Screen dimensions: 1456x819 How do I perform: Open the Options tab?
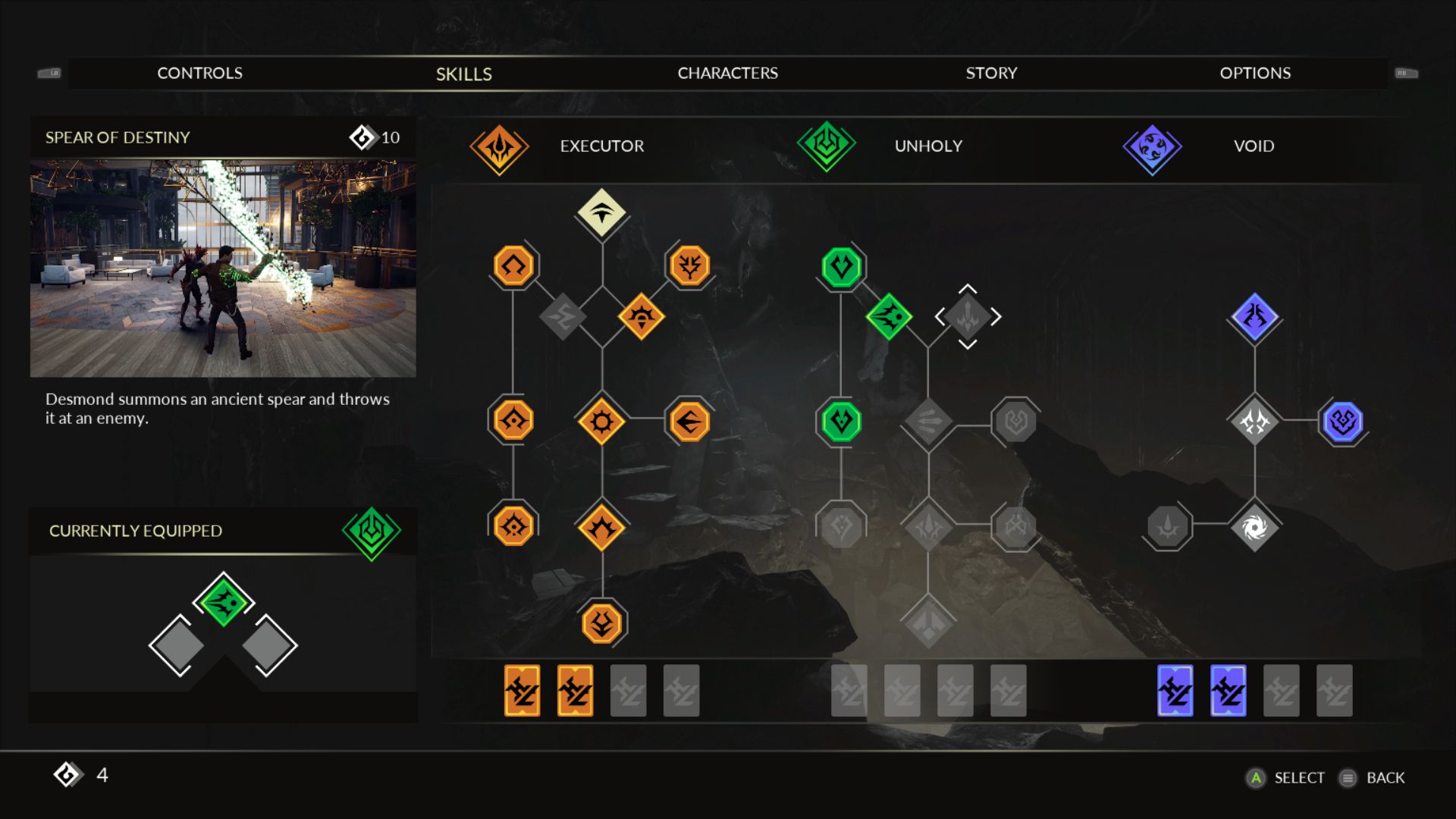1255,73
